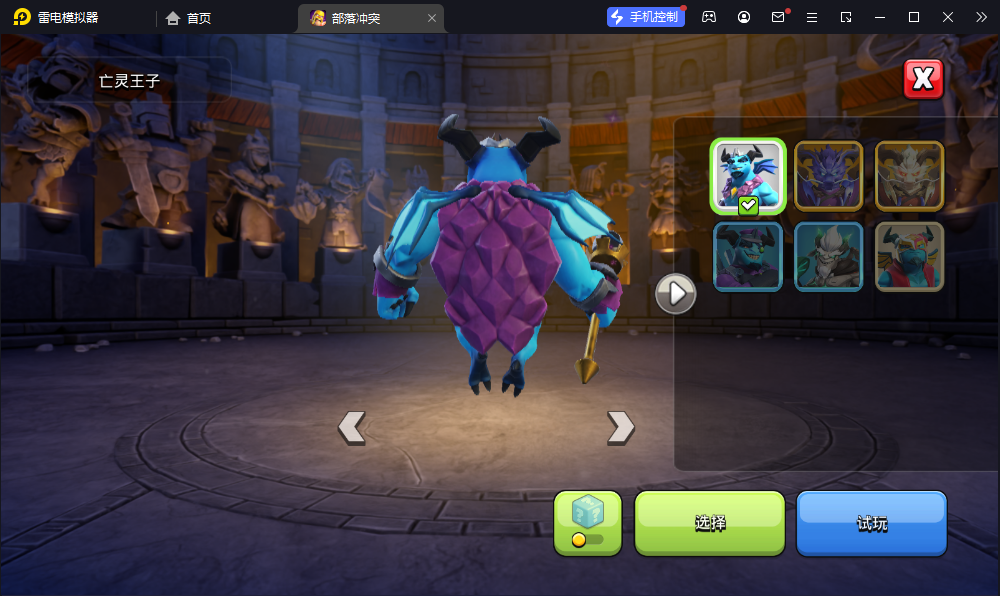Pick the white dragon skin with red eyes
The image size is (1000, 596).
point(909,175)
